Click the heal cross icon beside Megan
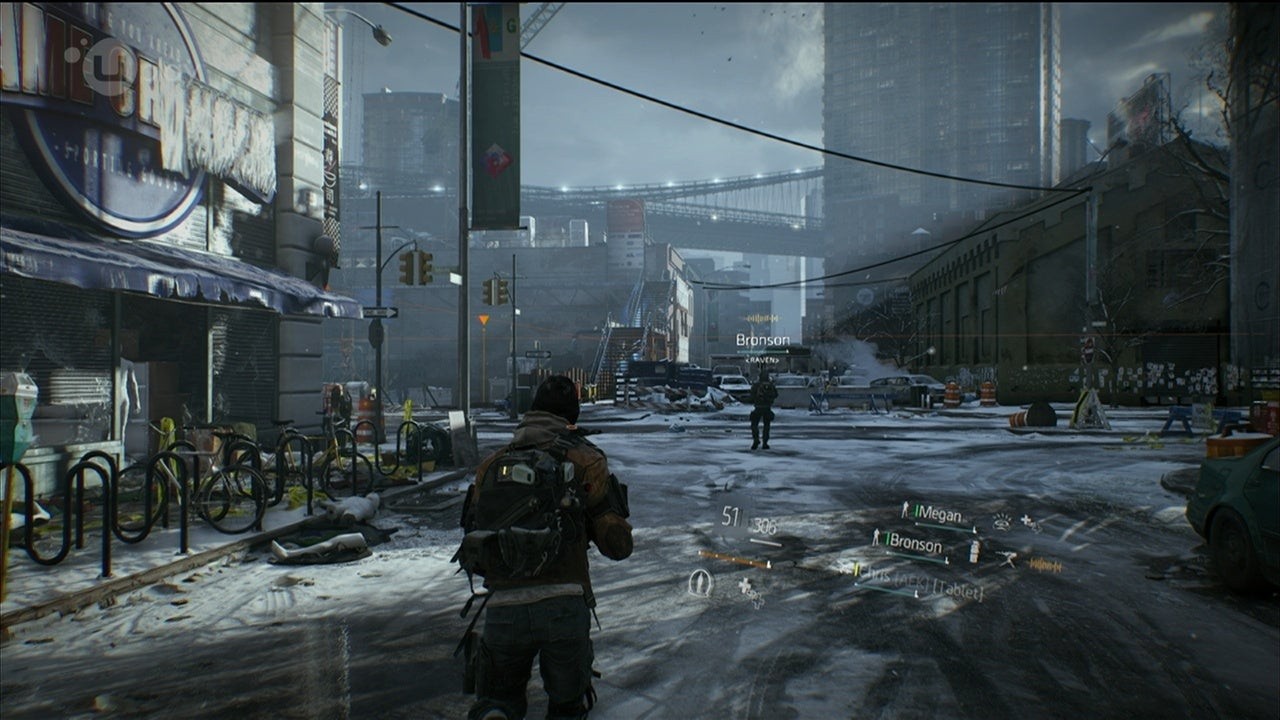Screen dimensions: 1280x720 coord(1028,524)
